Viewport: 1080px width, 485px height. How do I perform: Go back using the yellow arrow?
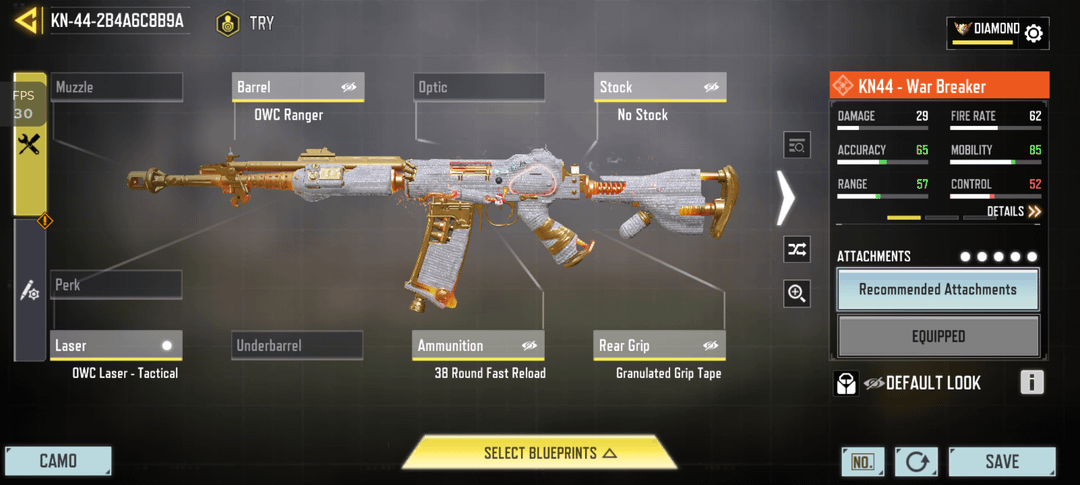(x=27, y=21)
